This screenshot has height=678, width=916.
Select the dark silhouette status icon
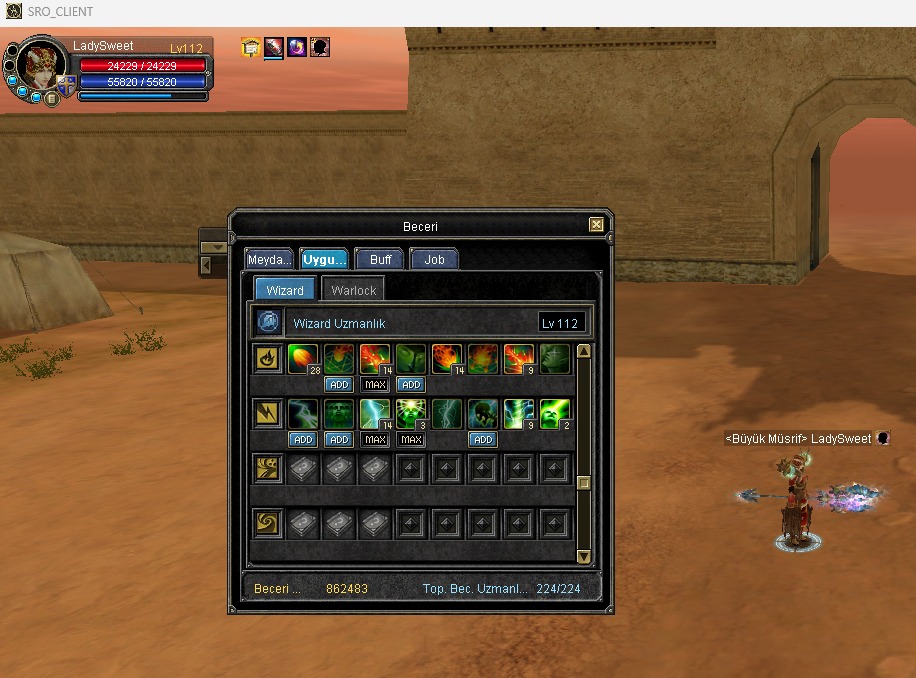[320, 47]
